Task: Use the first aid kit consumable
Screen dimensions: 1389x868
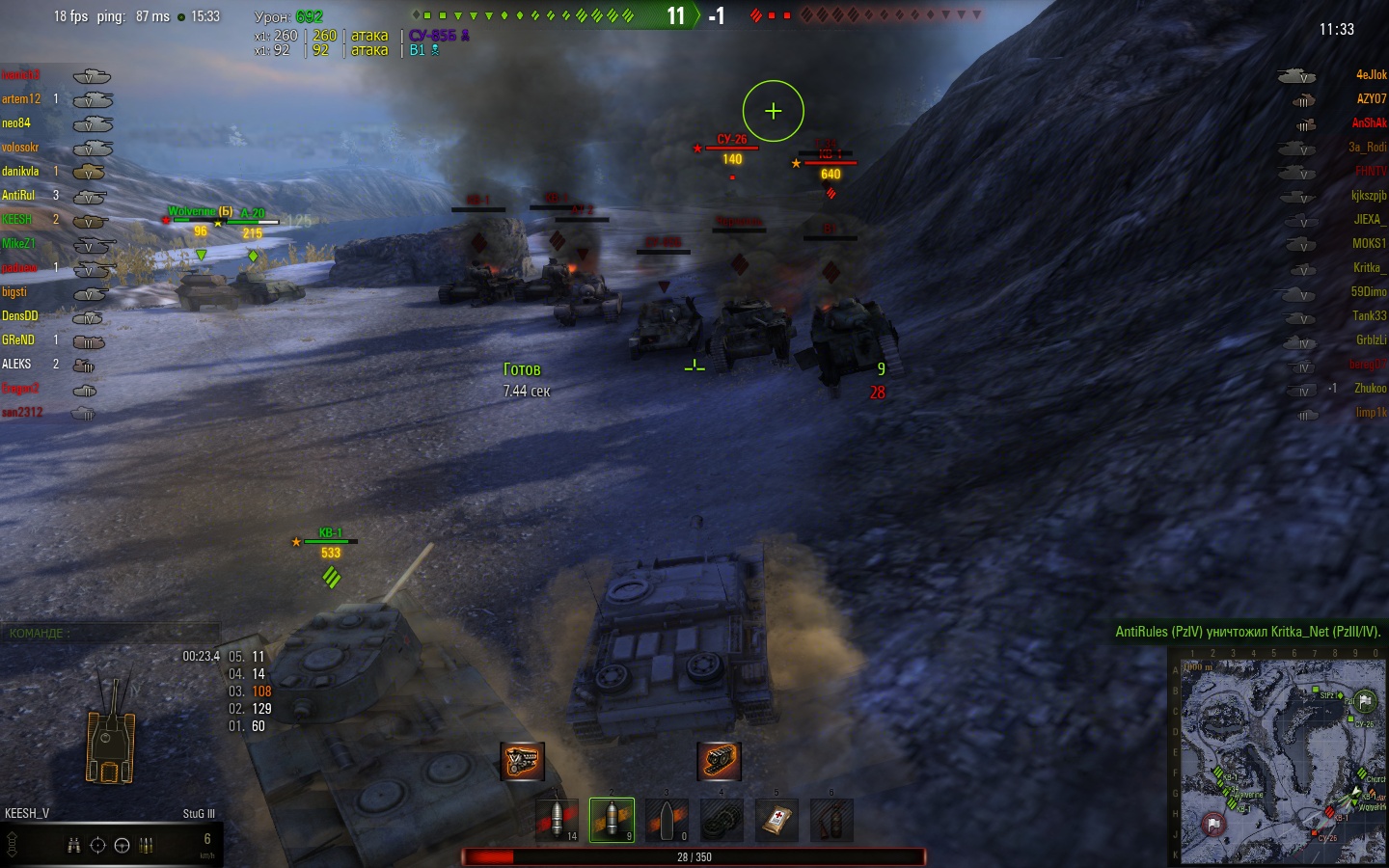Action: coord(777,820)
